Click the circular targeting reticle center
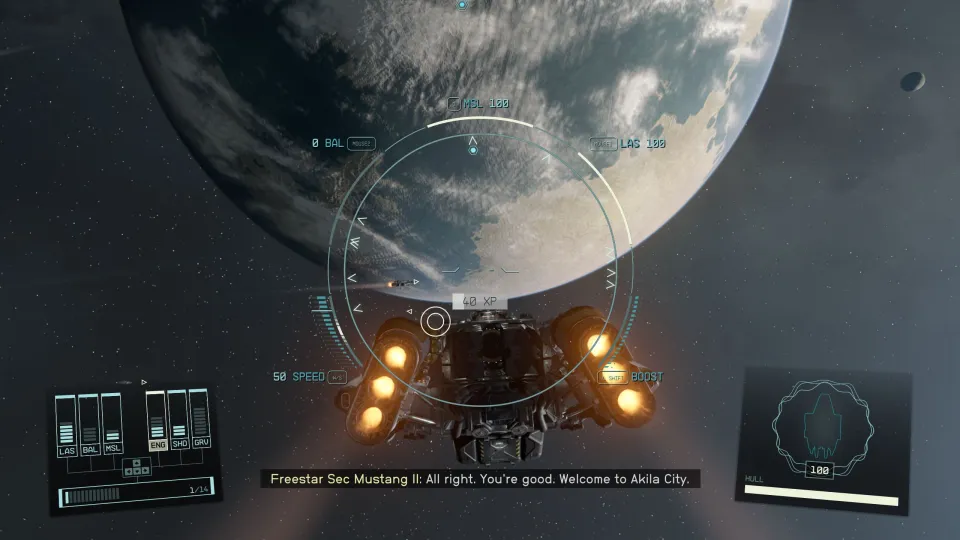 point(435,321)
